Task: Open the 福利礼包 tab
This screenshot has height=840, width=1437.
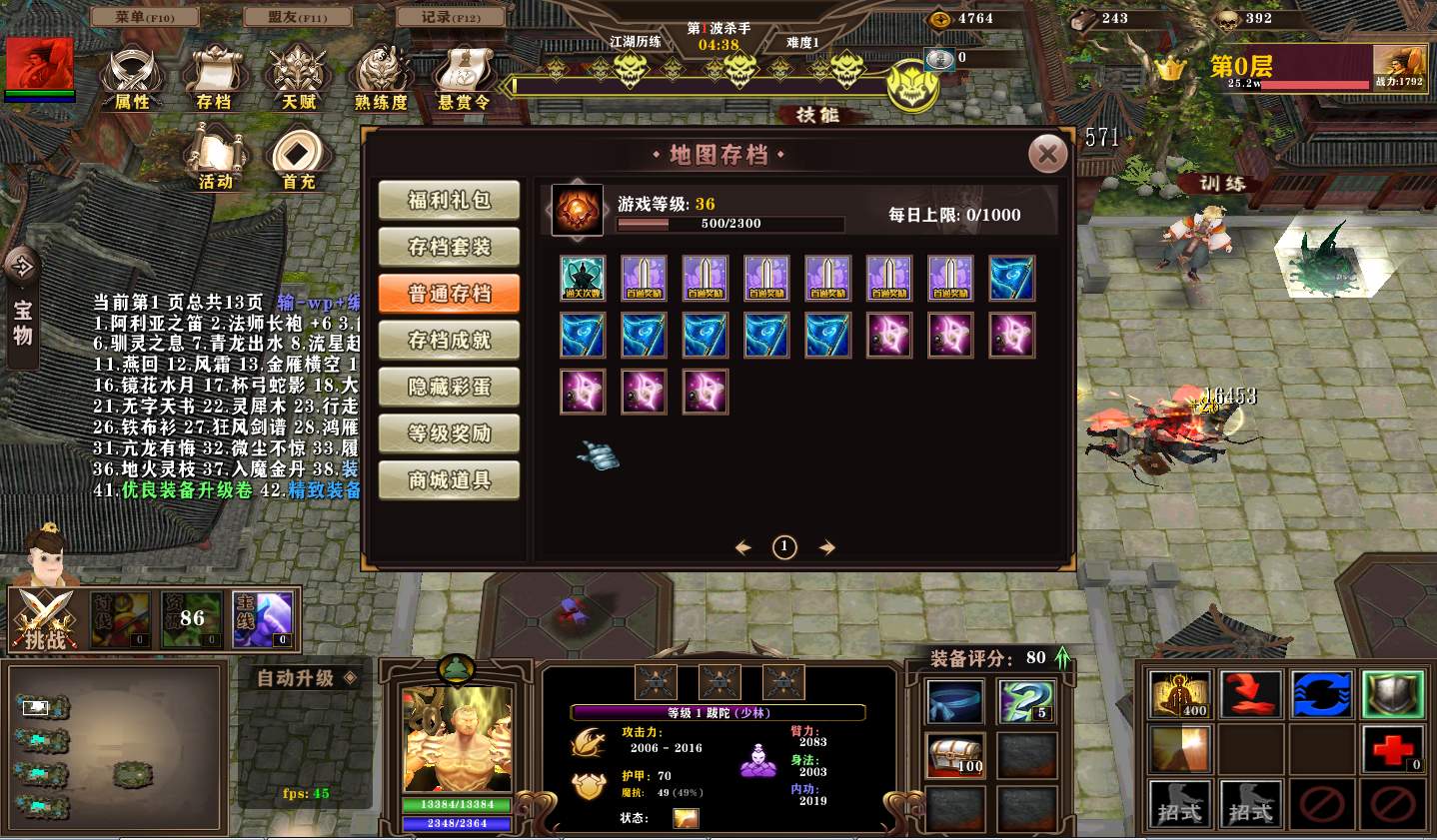Action: pyautogui.click(x=449, y=200)
